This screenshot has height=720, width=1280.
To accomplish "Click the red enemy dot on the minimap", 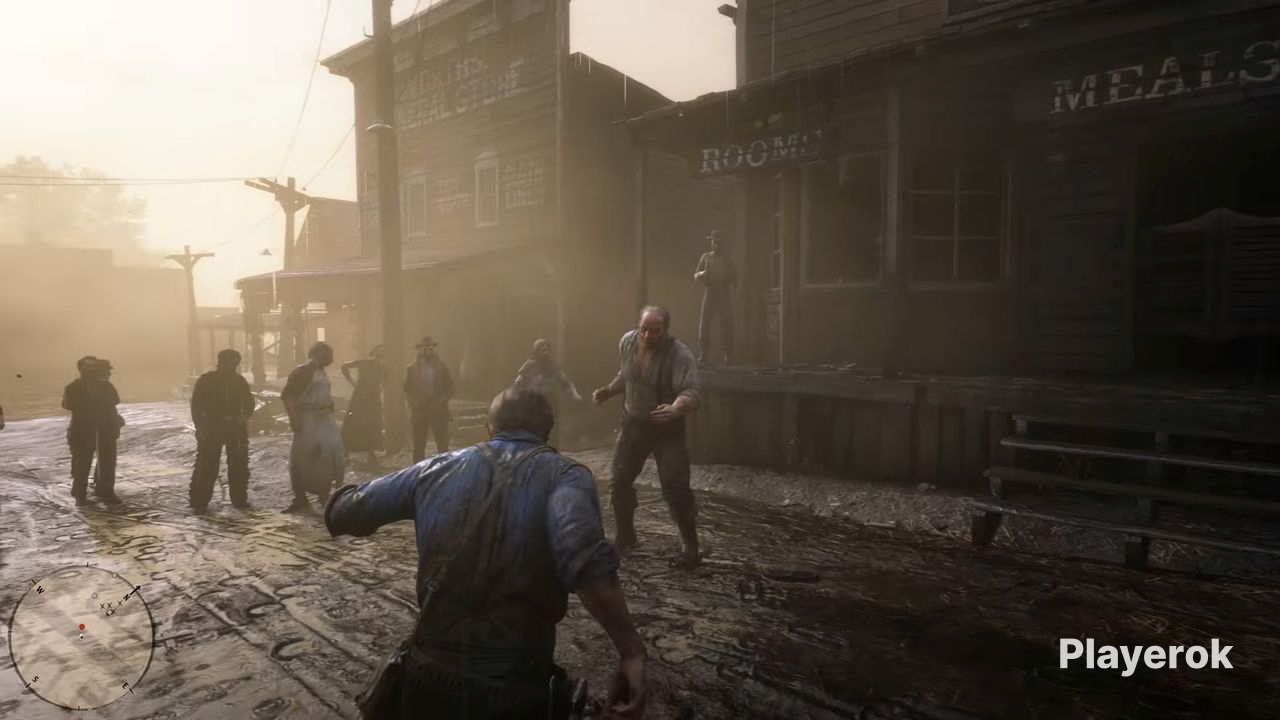I will coord(82,626).
